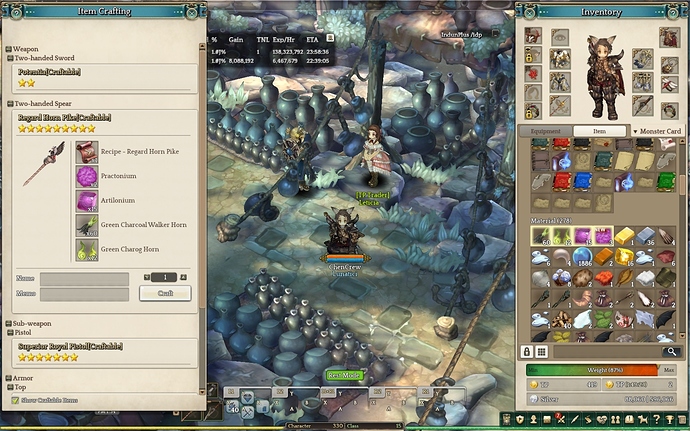
Task: Click the crafted item Name field
Action: click(x=84, y=277)
